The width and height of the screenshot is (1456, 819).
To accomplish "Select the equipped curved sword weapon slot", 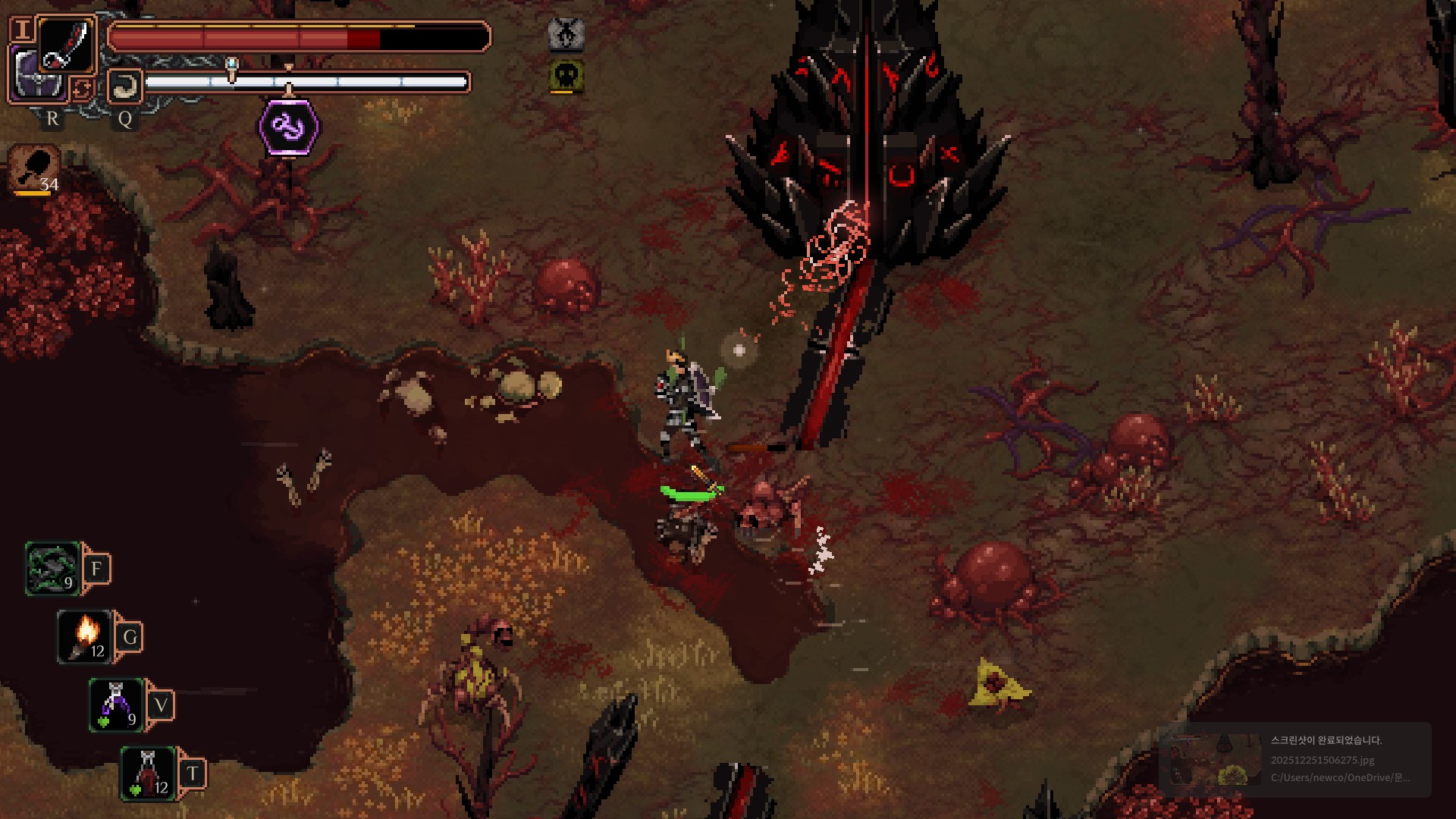I will tap(66, 44).
